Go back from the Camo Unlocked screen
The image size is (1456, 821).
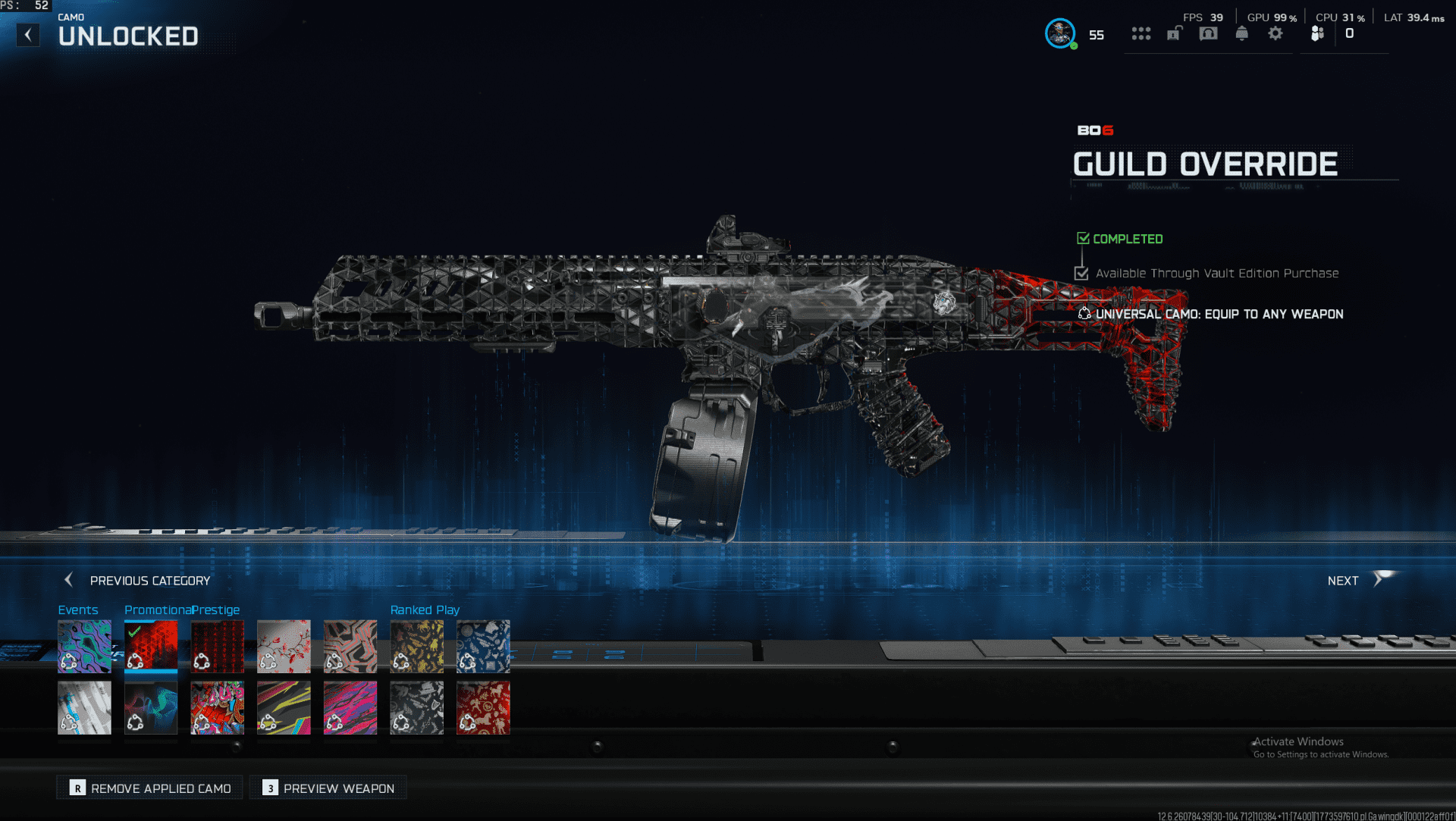[28, 35]
